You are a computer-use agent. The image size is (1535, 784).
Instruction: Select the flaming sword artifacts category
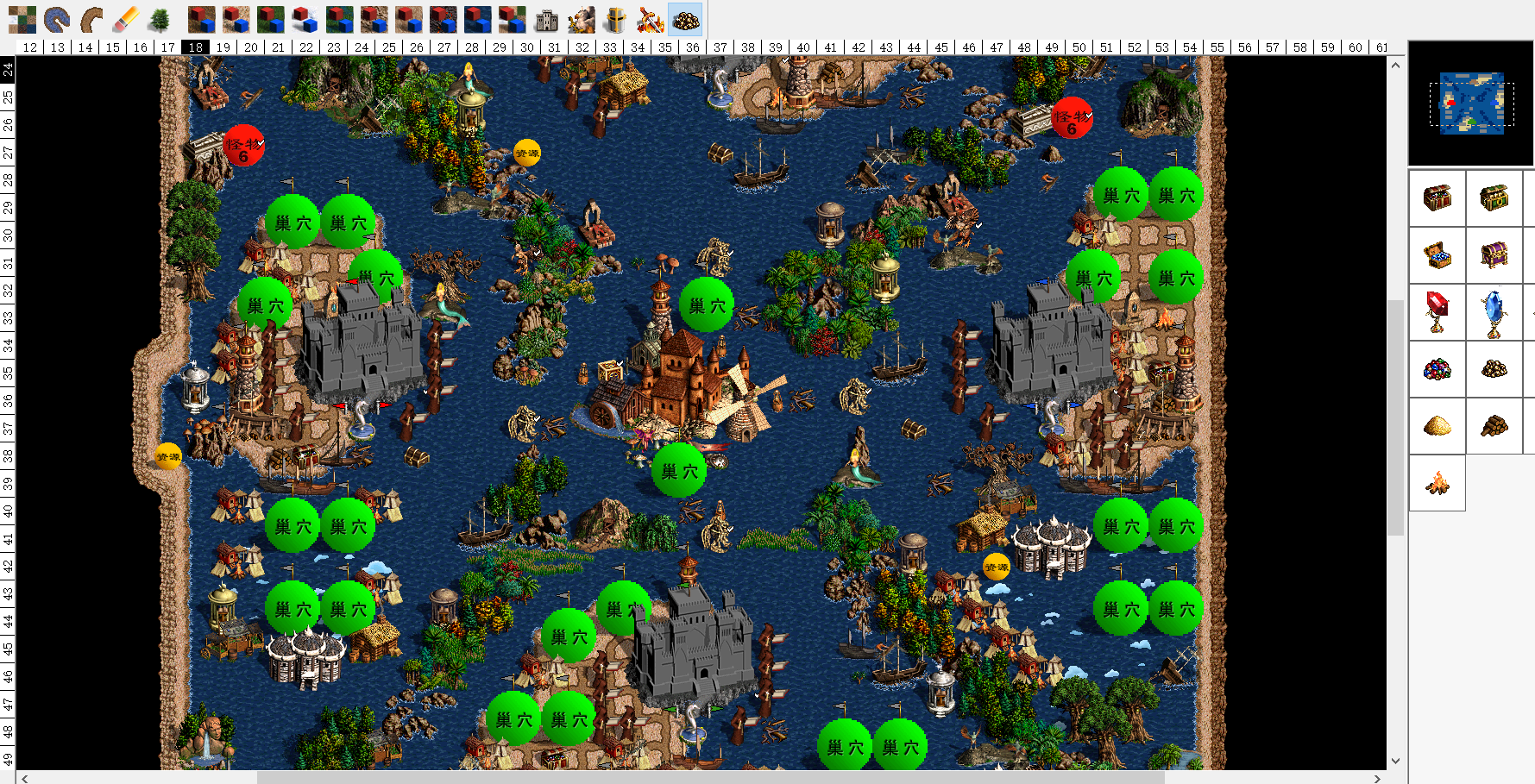[x=650, y=19]
